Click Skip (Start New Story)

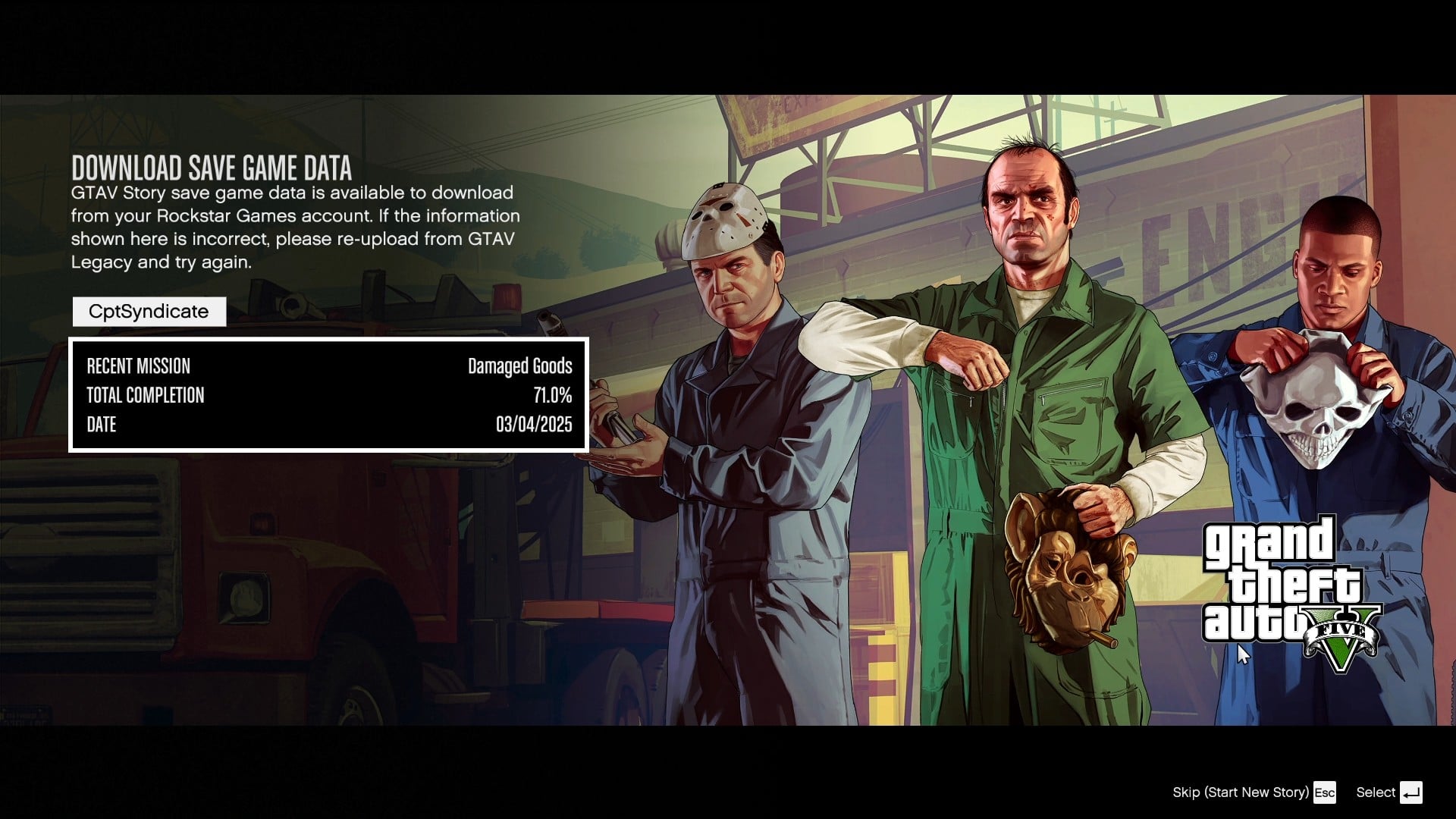[1239, 792]
